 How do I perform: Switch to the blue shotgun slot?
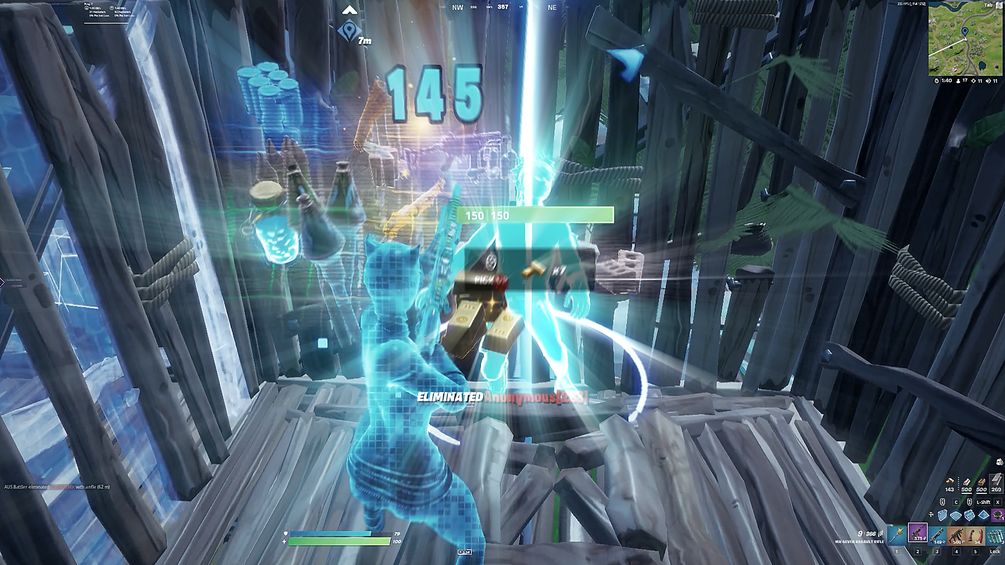936,536
